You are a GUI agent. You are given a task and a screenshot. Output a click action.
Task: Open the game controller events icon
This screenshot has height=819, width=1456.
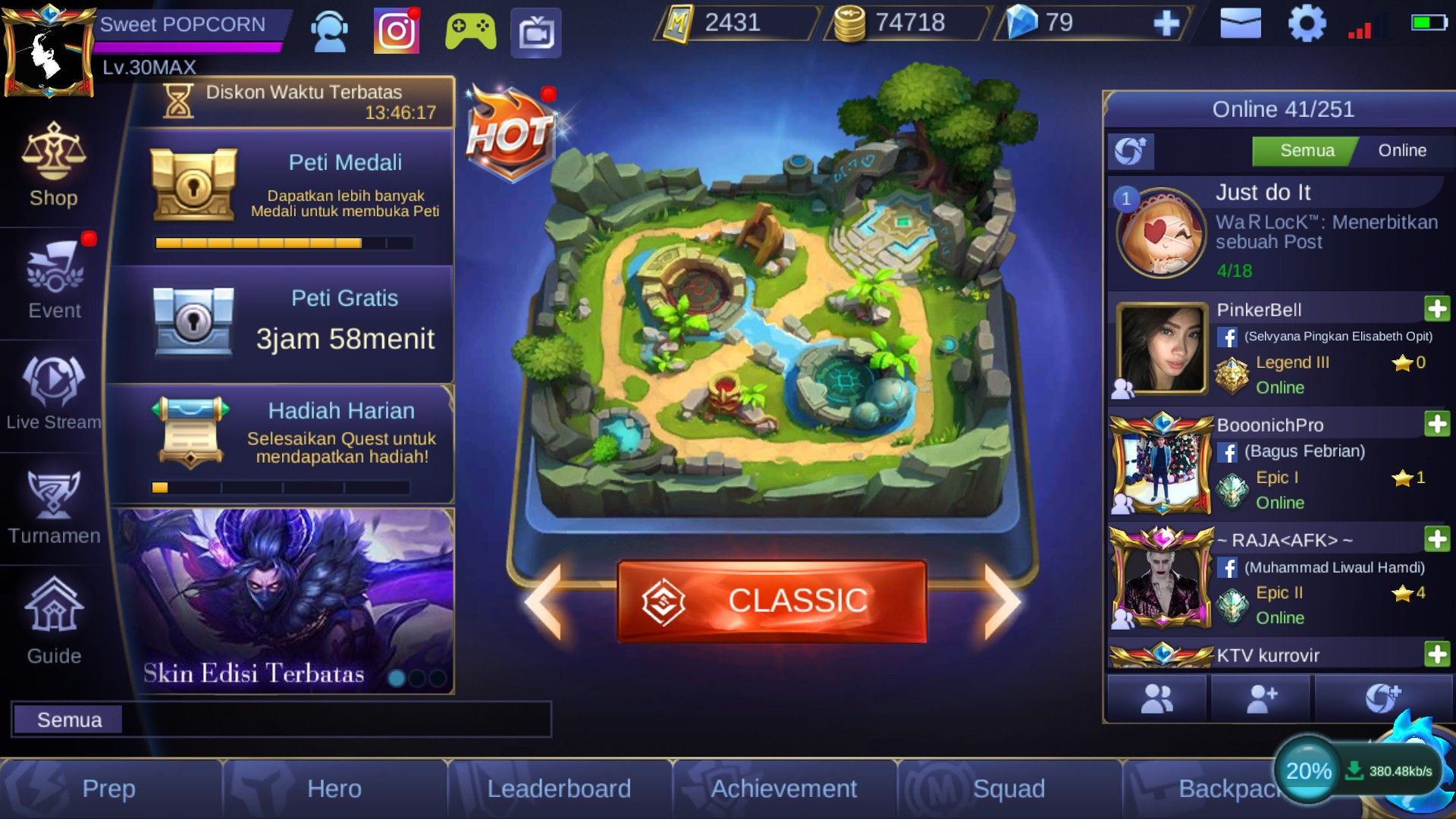[472, 27]
